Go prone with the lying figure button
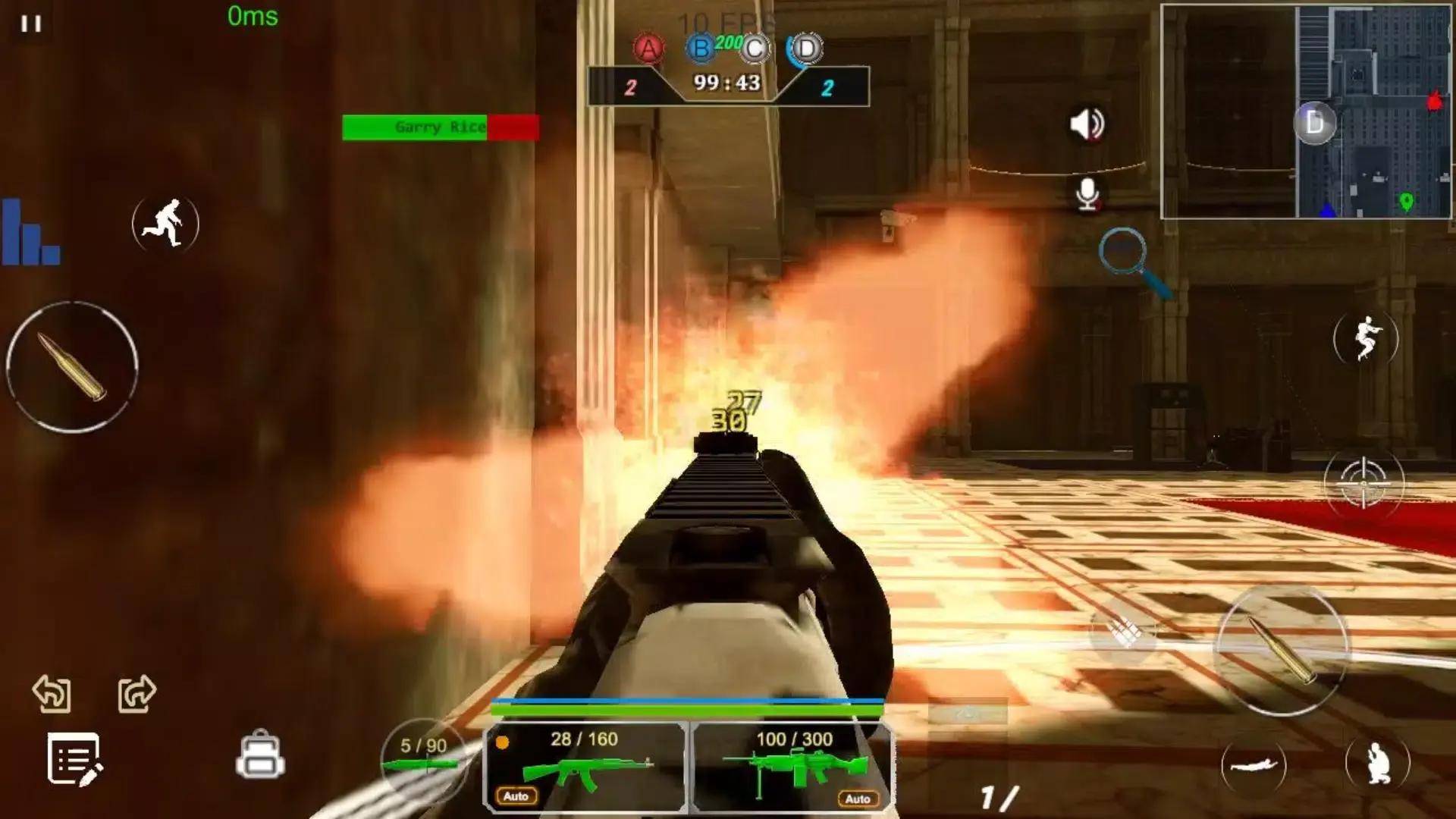The width and height of the screenshot is (1456, 819). [x=1254, y=765]
